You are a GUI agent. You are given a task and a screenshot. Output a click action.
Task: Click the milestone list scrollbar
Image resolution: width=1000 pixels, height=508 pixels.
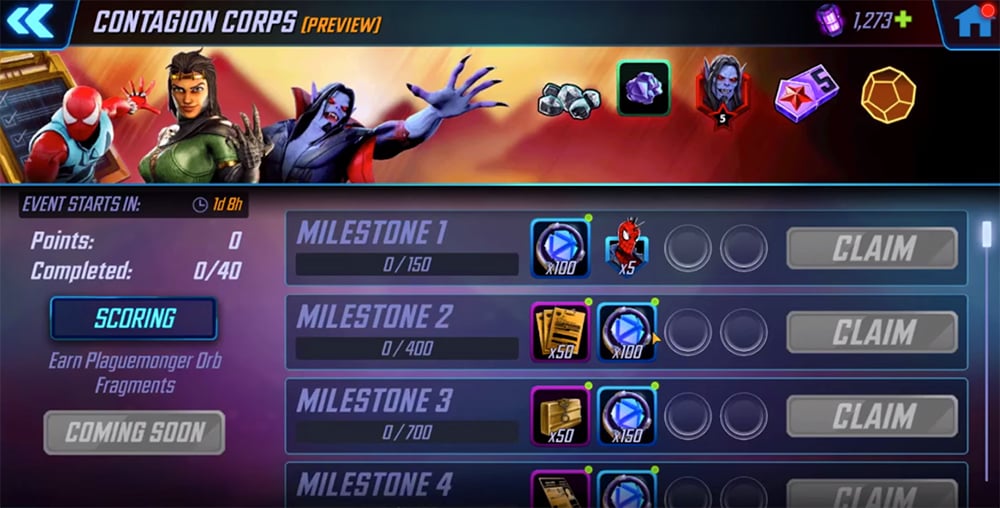pos(986,234)
